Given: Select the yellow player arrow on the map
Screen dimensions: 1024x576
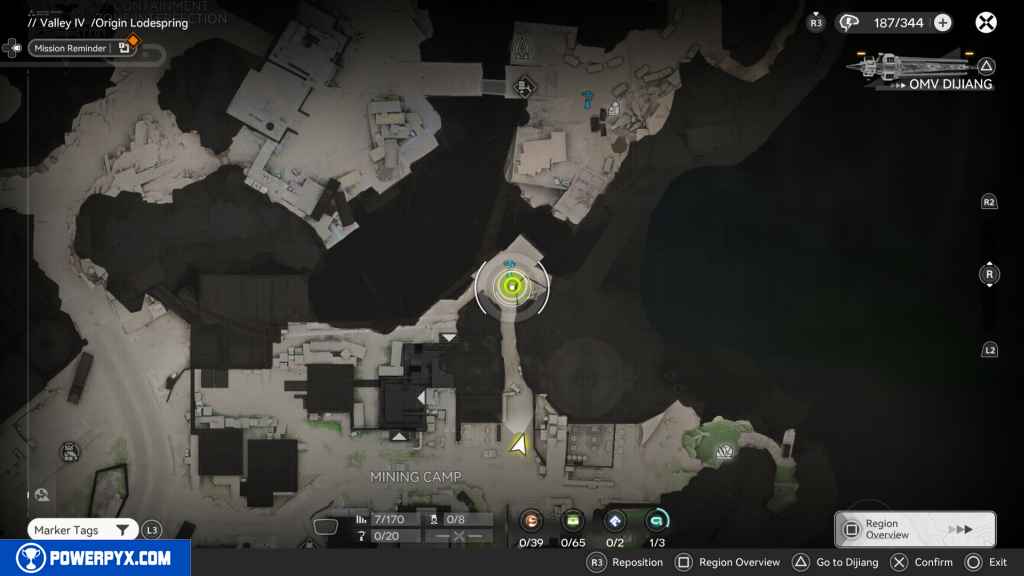Looking at the screenshot, I should tap(519, 443).
